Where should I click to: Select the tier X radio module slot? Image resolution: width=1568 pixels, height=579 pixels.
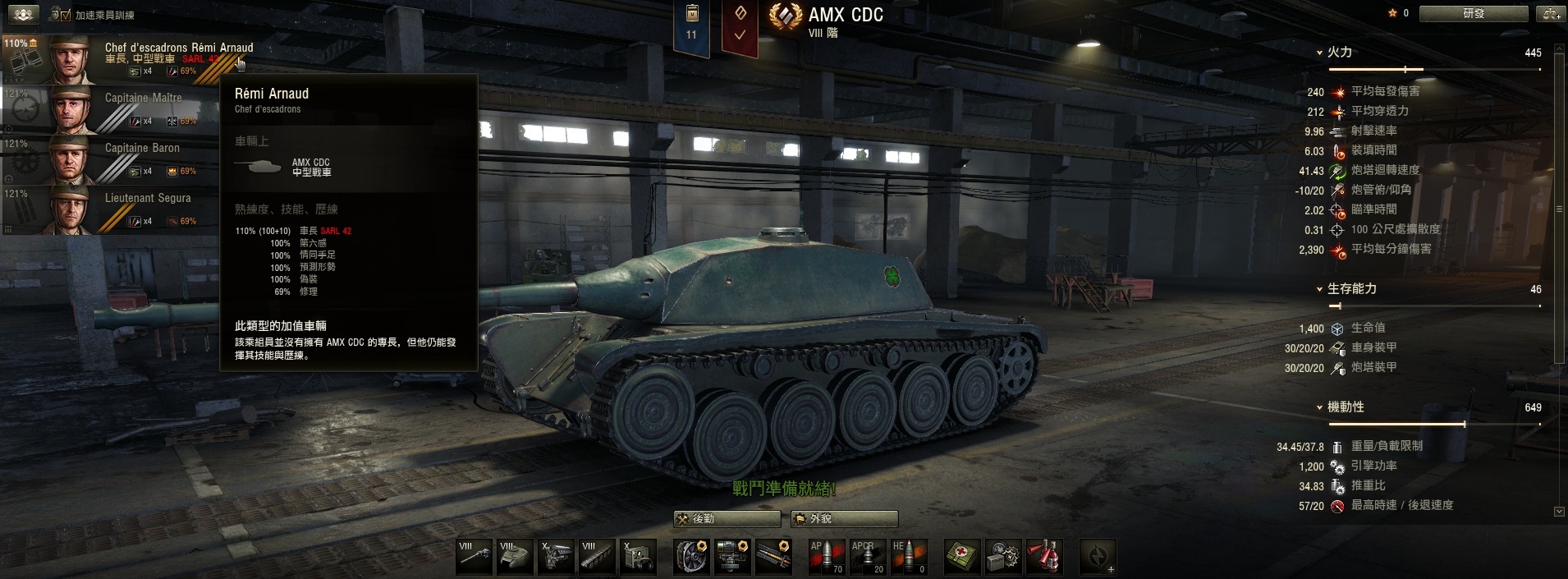tap(638, 556)
